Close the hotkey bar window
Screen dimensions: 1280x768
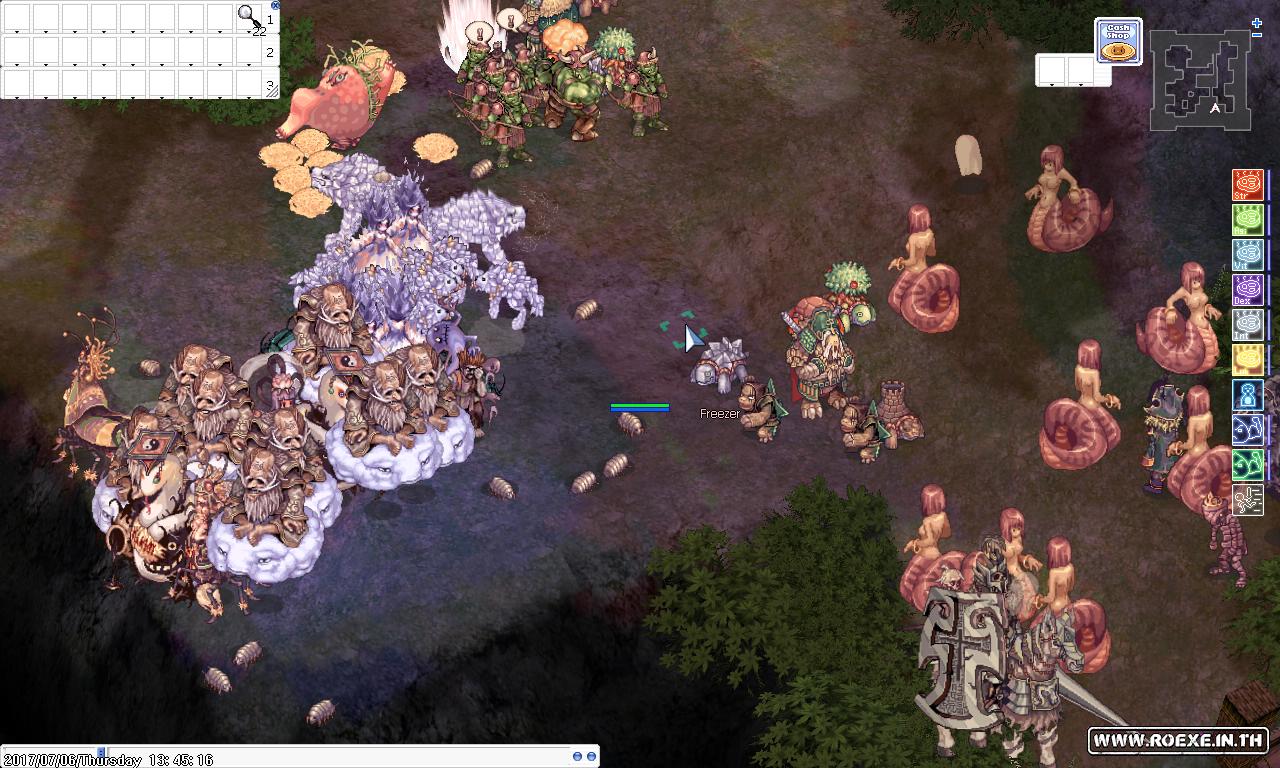click(275, 5)
